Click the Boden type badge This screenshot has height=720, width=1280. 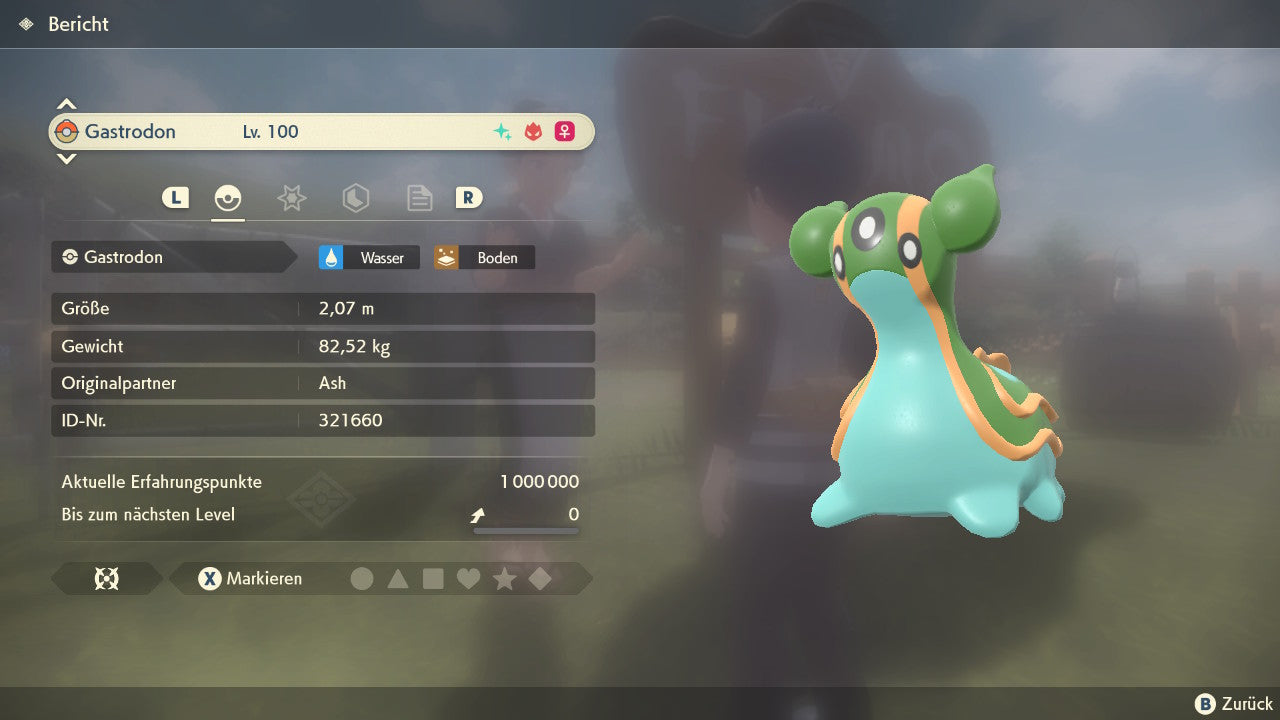[484, 257]
